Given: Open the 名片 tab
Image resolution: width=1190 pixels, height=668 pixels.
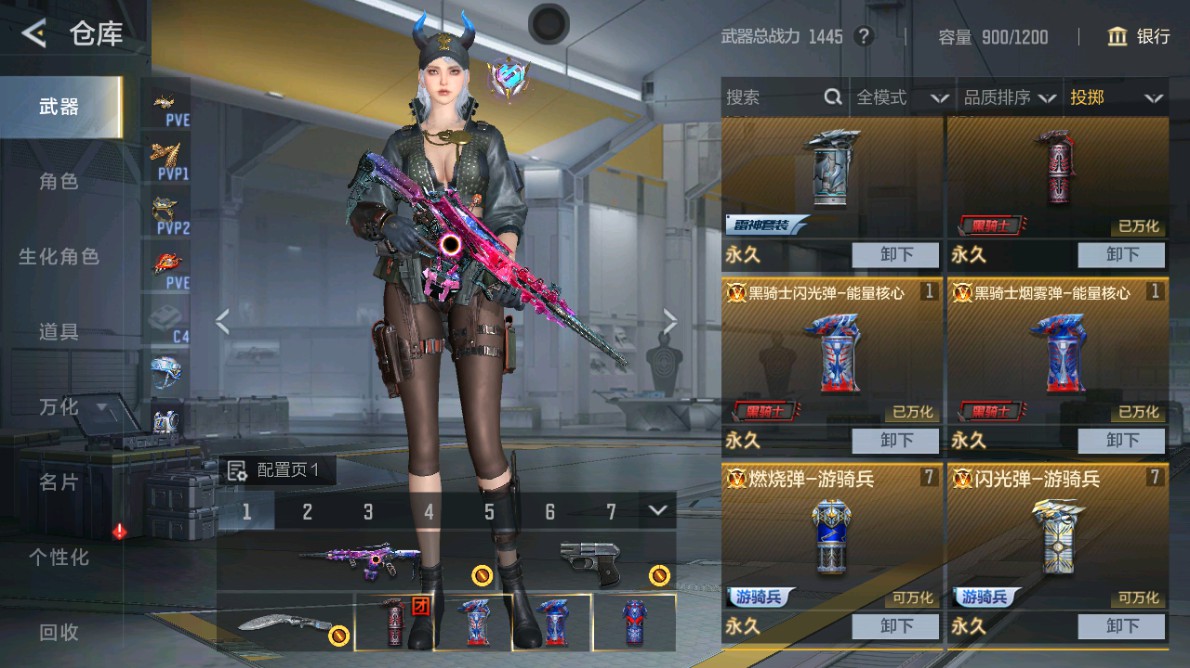Looking at the screenshot, I should 59,482.
